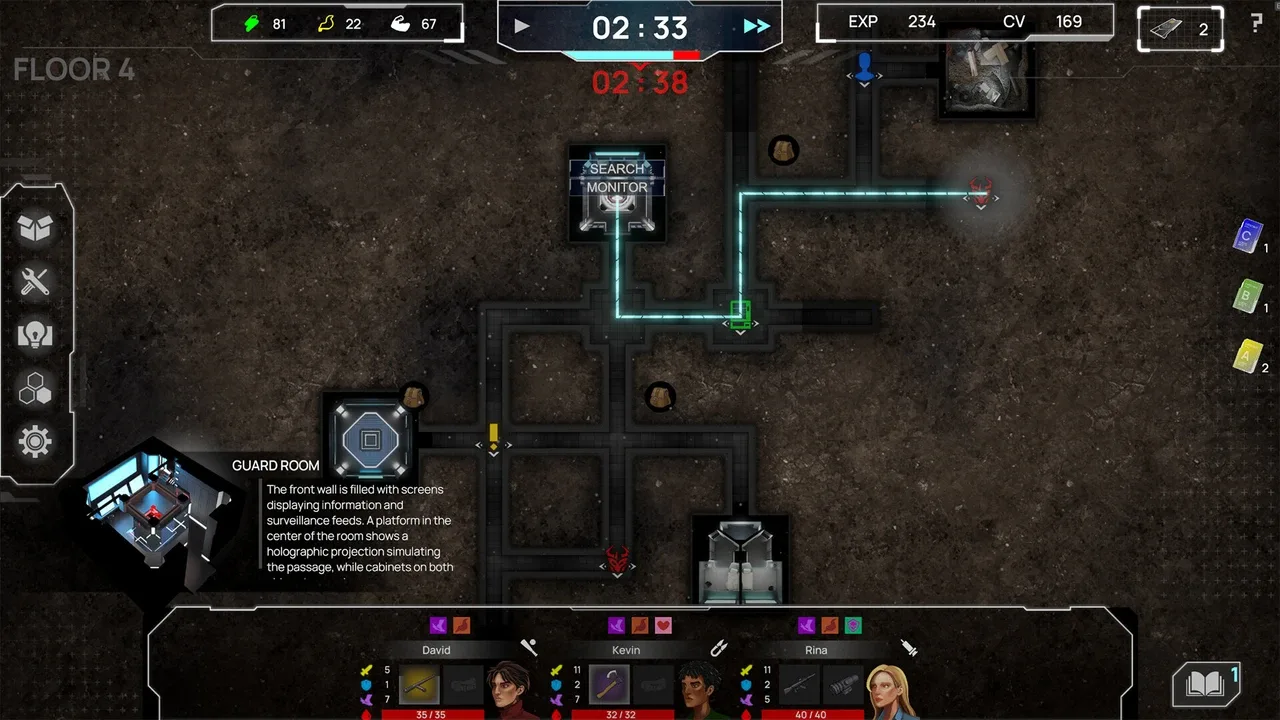
Task: Select Rina's character portrait
Action: [x=892, y=685]
